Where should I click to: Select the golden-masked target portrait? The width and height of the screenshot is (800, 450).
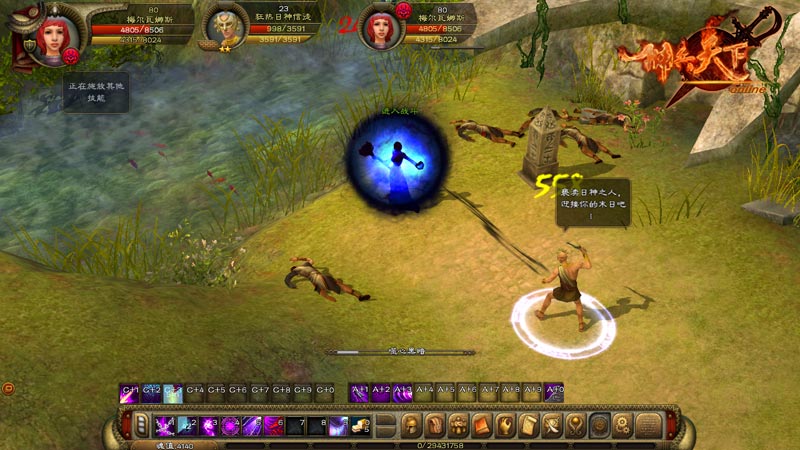[x=223, y=27]
